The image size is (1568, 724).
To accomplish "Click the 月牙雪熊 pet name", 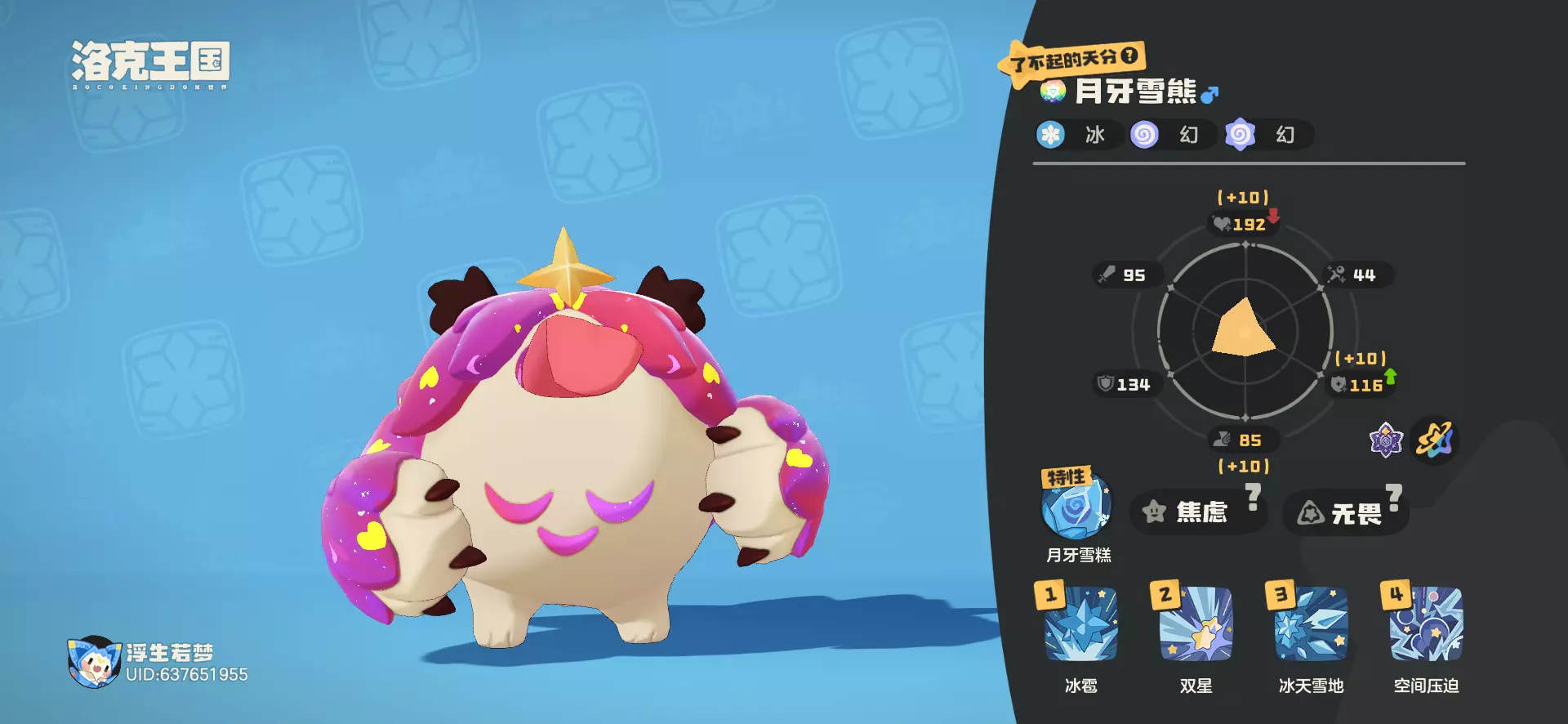I will tap(1135, 92).
